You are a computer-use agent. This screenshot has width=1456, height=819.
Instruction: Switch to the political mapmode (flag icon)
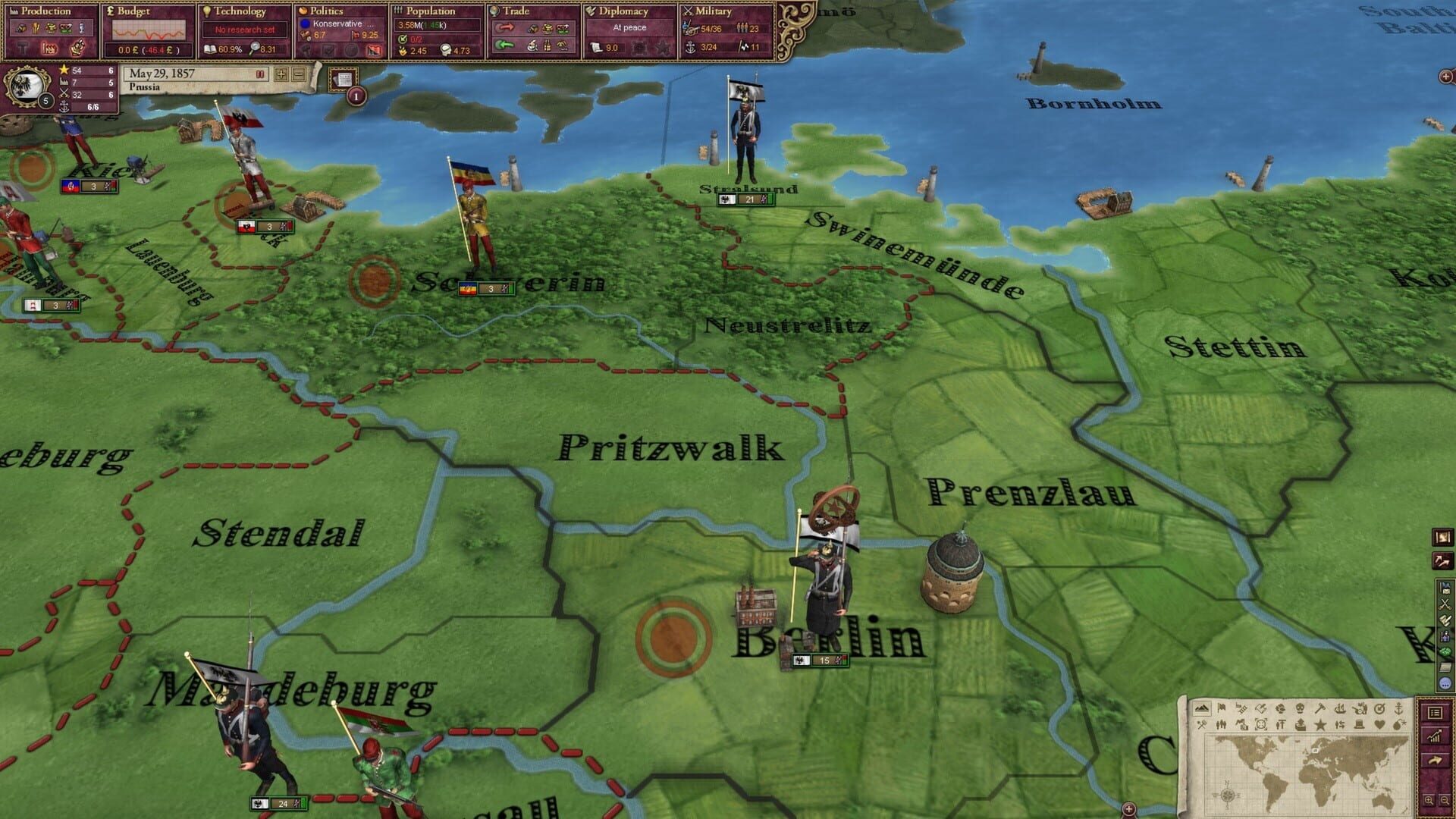[x=1221, y=709]
